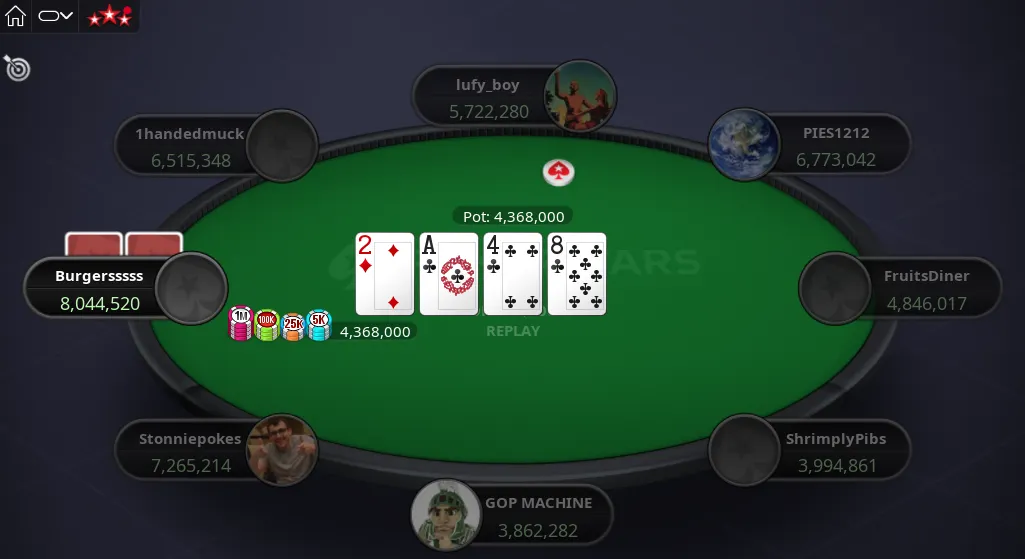The height and width of the screenshot is (559, 1025).
Task: Select the REPLAY label under the board
Action: tap(513, 331)
